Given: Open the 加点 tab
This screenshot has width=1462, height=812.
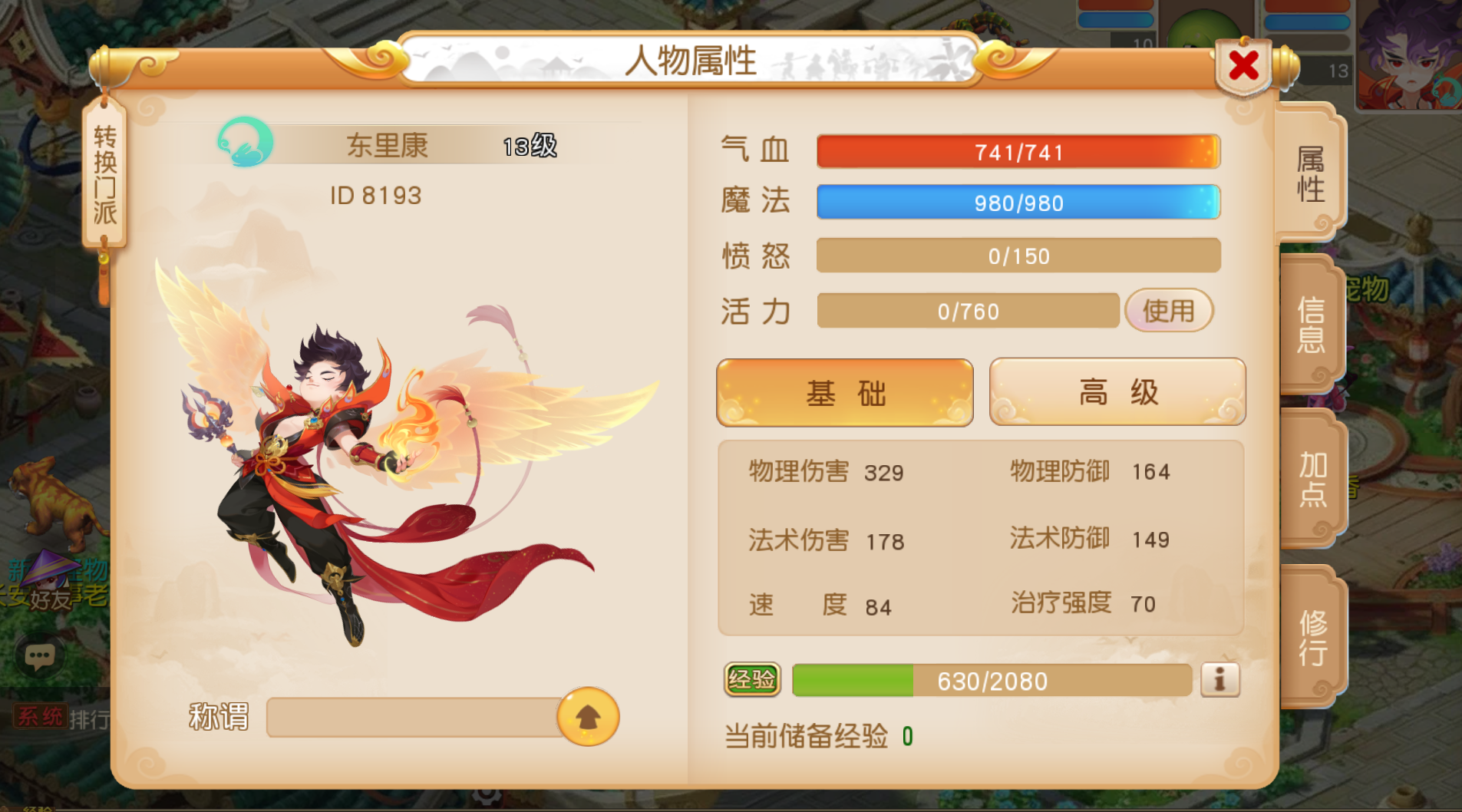Looking at the screenshot, I should tap(1314, 480).
